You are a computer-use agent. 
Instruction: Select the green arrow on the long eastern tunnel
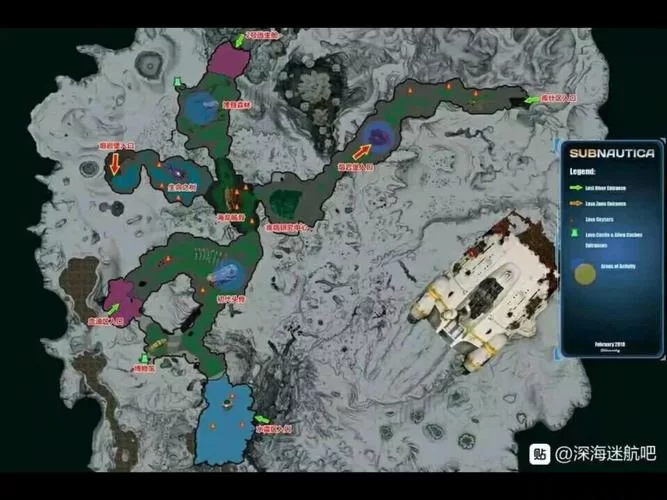click(x=530, y=99)
